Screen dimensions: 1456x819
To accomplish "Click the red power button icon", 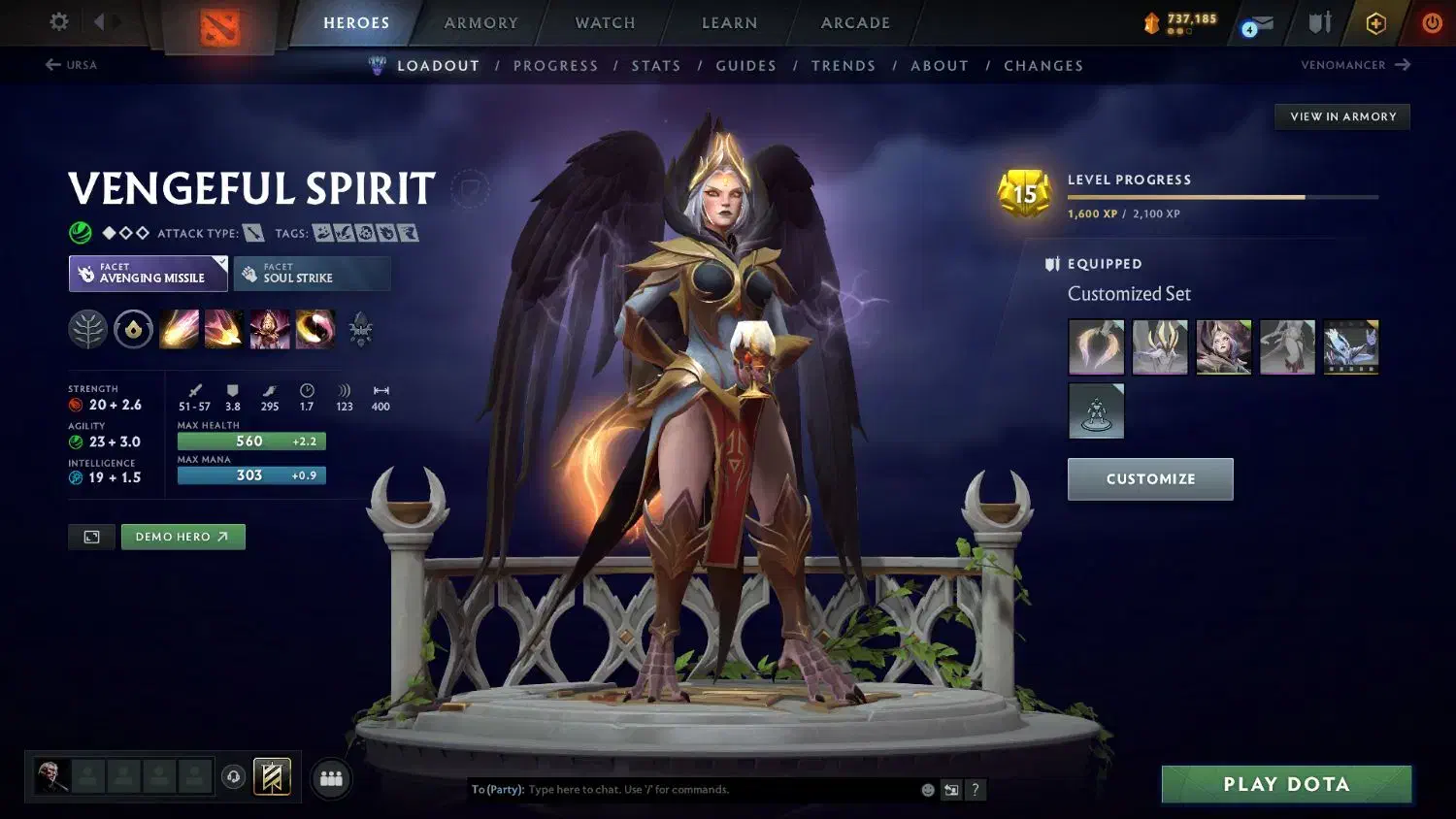I will (1434, 22).
